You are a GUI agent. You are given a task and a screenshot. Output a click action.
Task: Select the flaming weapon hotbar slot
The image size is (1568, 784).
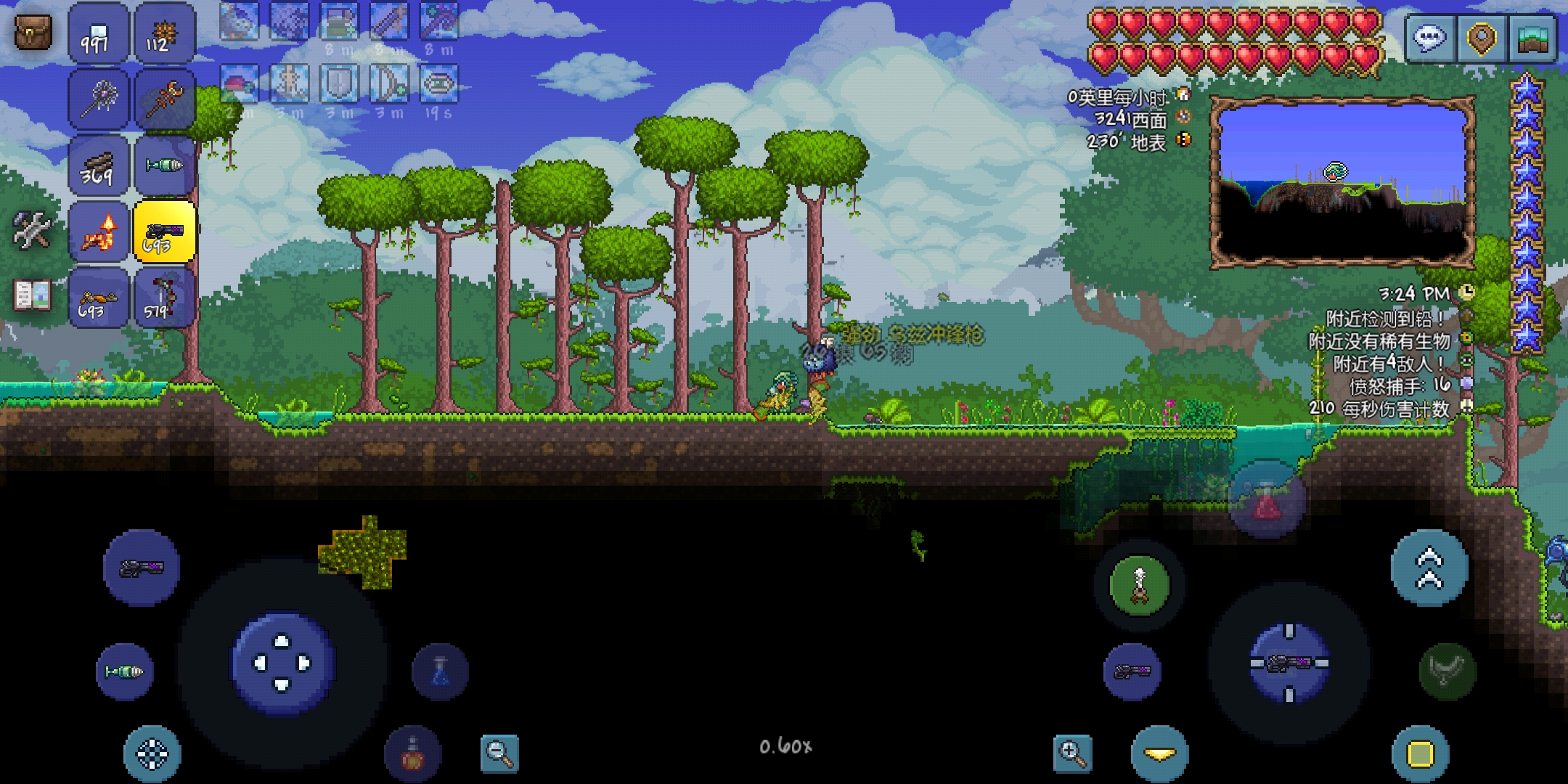(99, 232)
